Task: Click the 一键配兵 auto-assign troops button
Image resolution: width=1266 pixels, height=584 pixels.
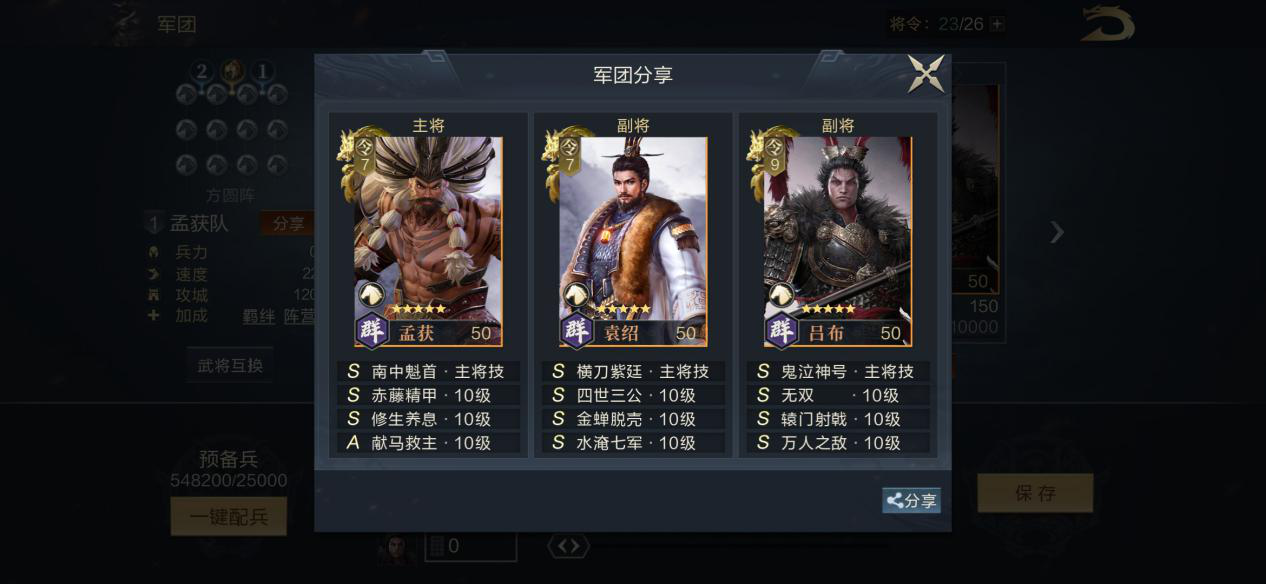Action: click(x=229, y=516)
